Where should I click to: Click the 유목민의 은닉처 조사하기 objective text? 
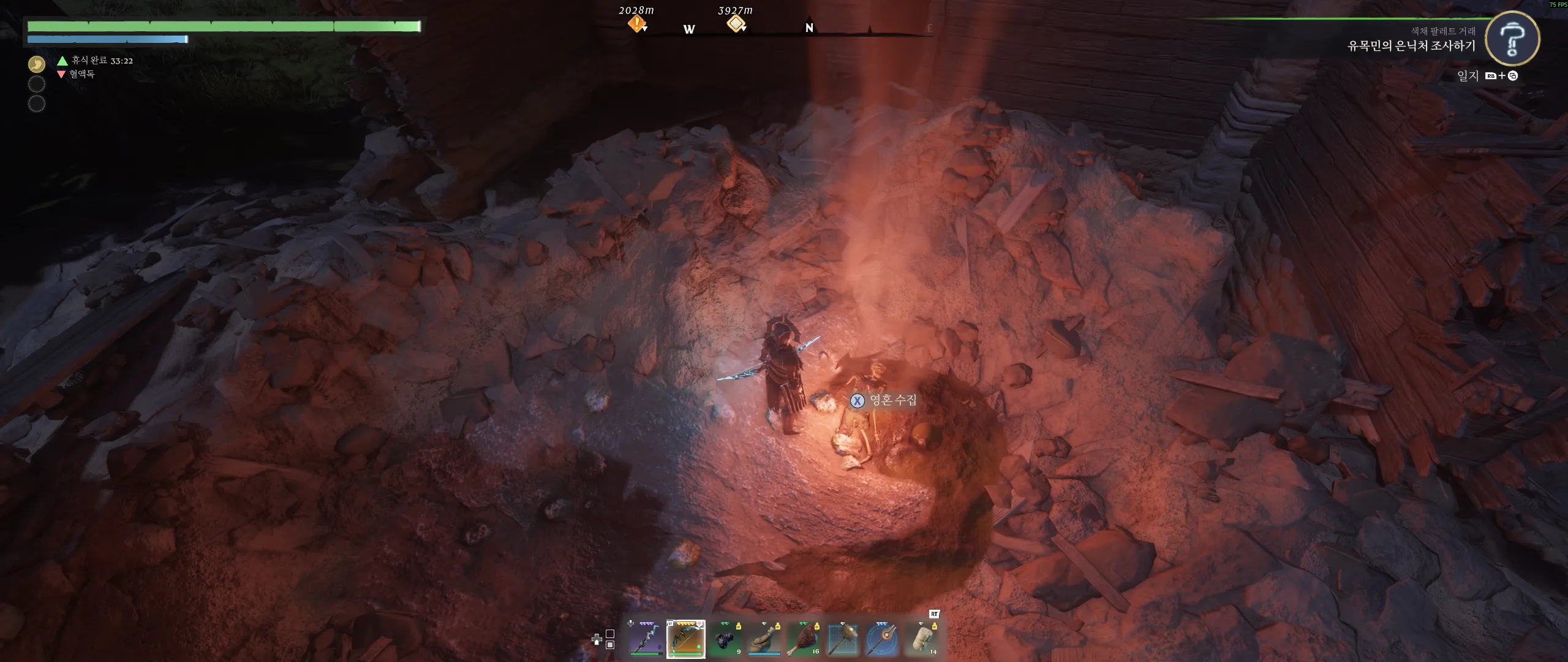pos(1411,46)
